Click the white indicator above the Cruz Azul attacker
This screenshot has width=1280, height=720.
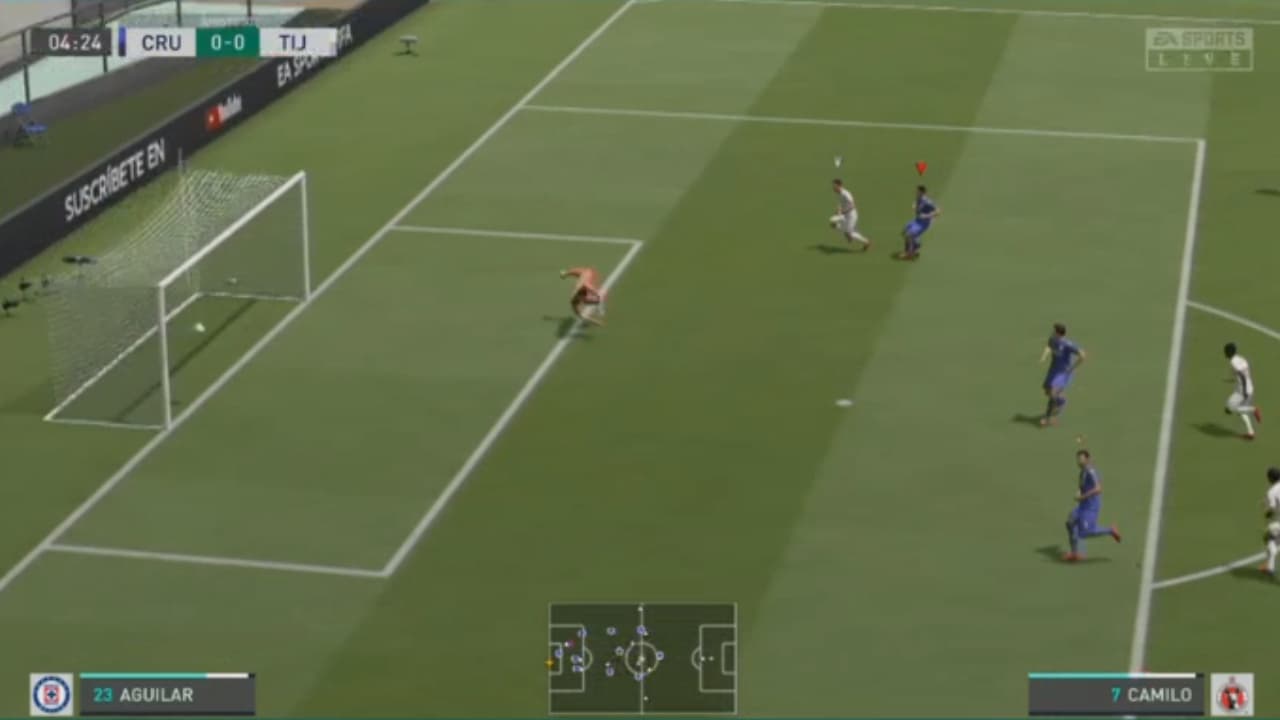pos(836,158)
